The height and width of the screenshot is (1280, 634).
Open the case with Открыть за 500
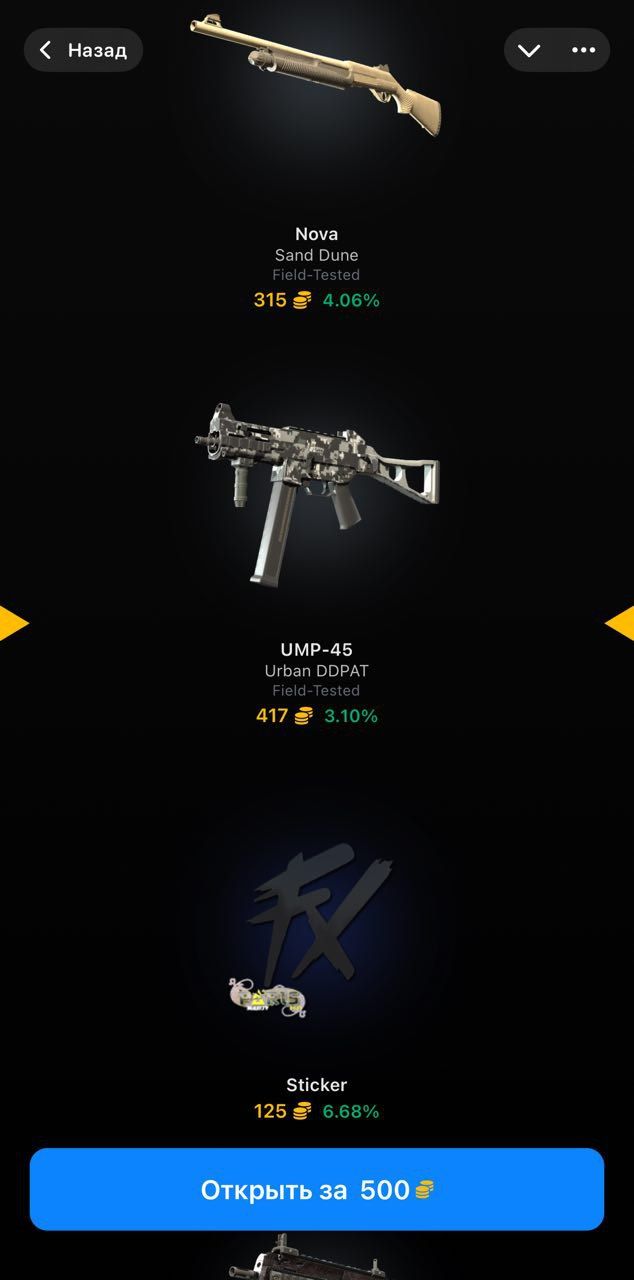click(317, 1189)
